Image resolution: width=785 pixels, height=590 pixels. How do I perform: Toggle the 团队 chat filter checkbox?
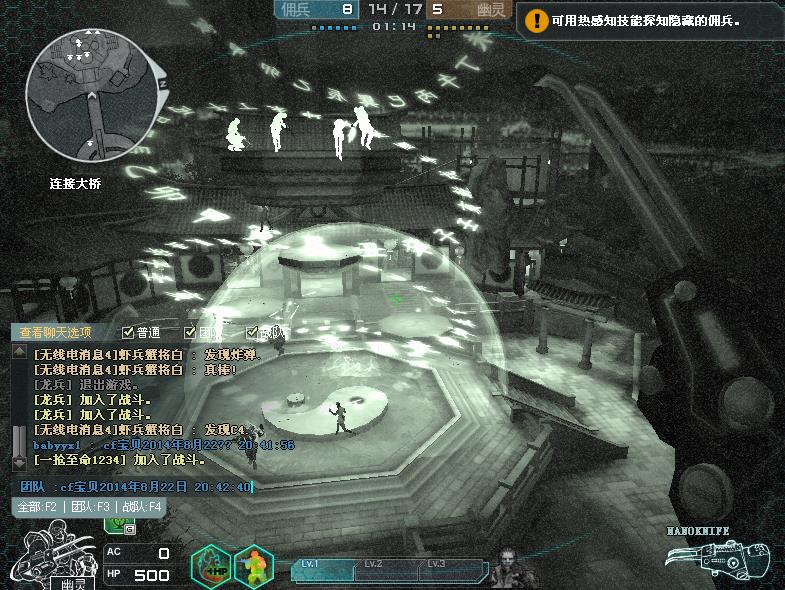pos(190,332)
